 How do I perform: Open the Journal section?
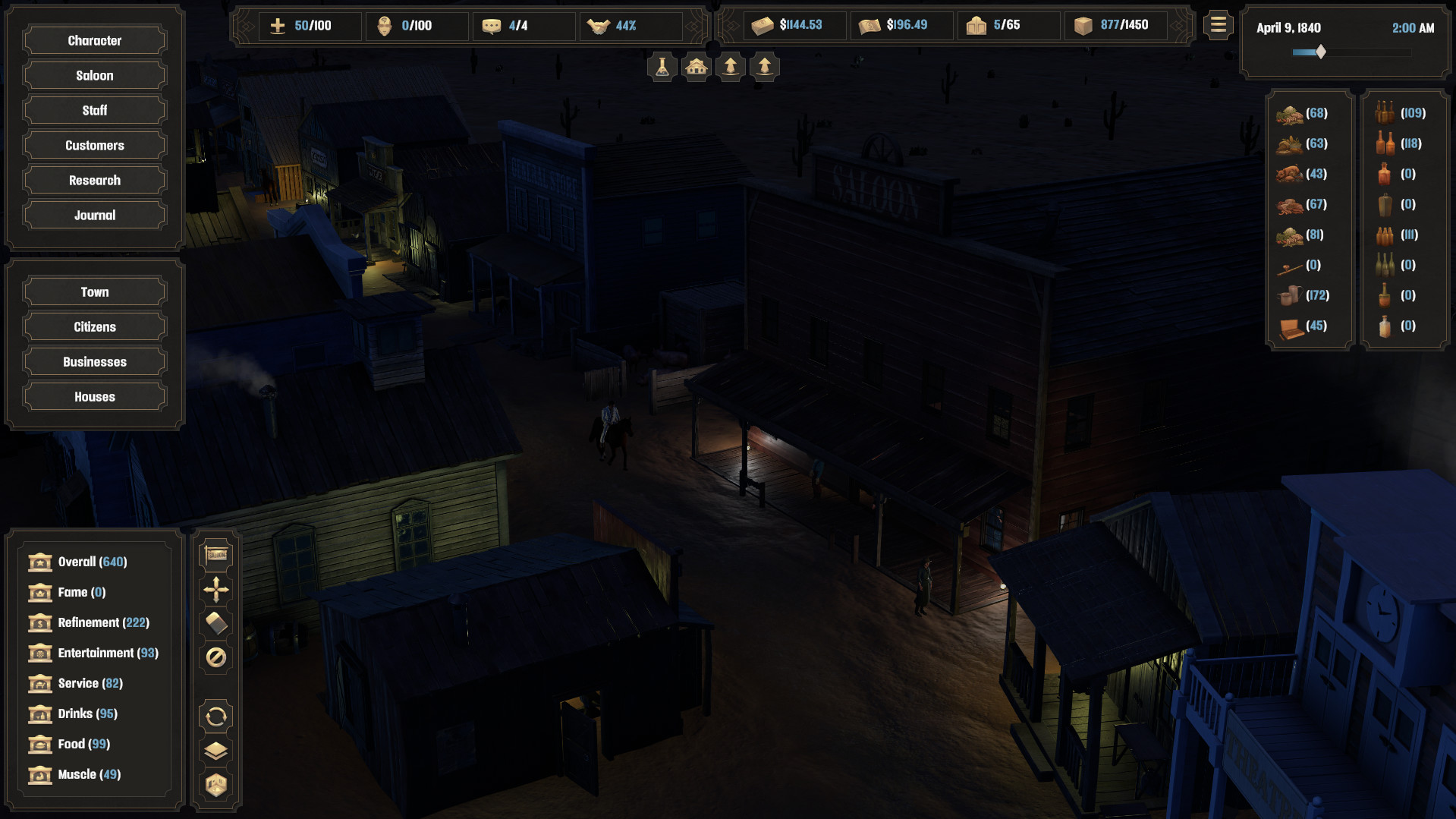click(x=93, y=214)
